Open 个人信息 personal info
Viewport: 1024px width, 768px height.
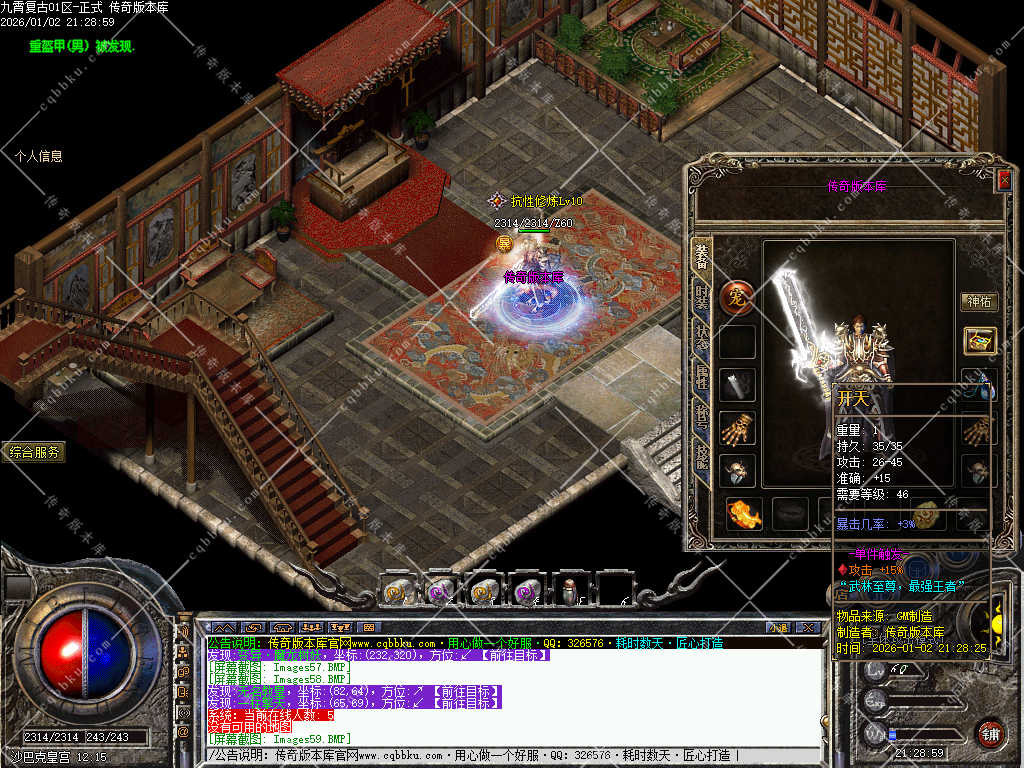tap(39, 156)
